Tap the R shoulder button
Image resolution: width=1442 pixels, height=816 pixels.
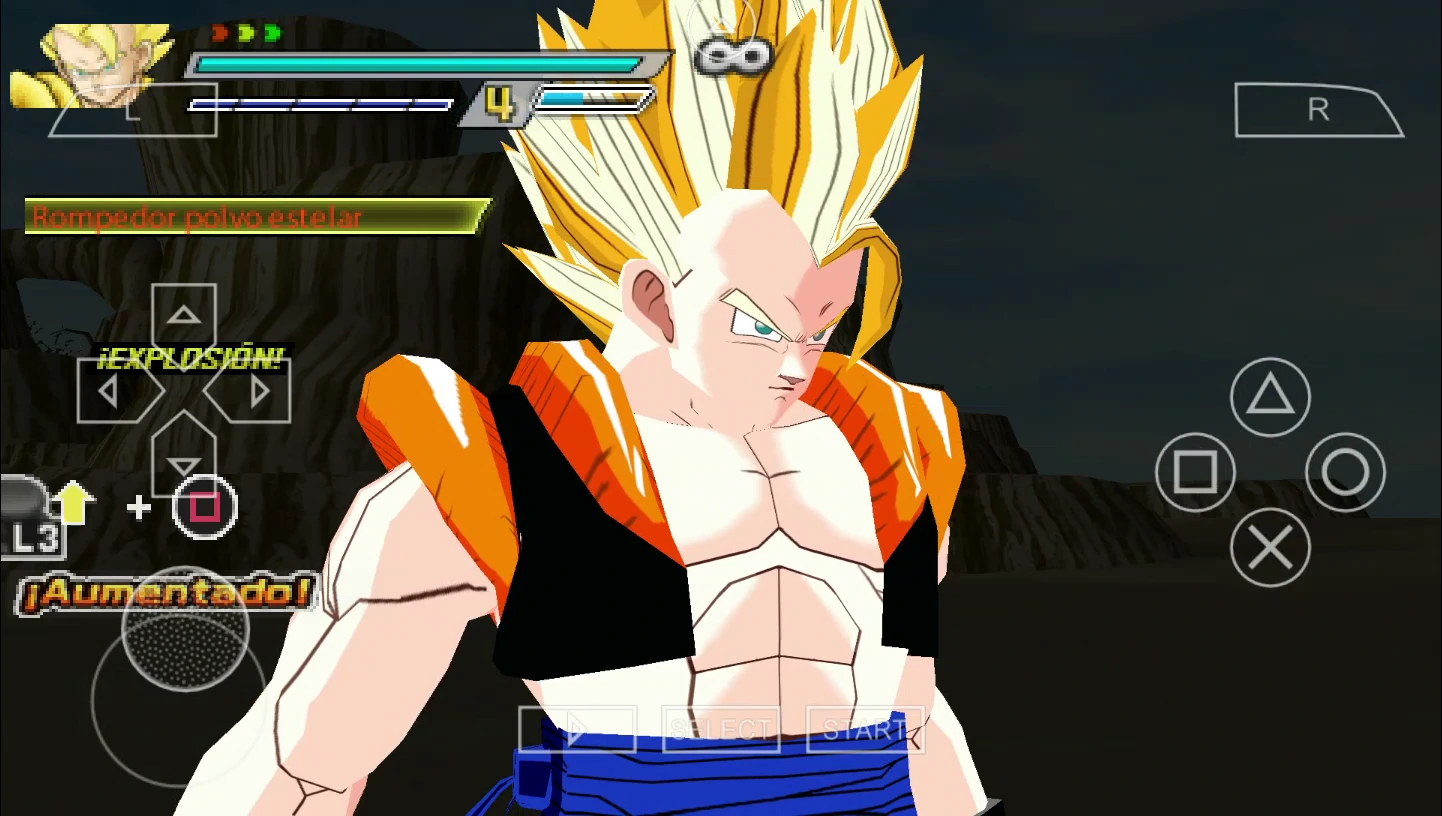click(x=1318, y=108)
